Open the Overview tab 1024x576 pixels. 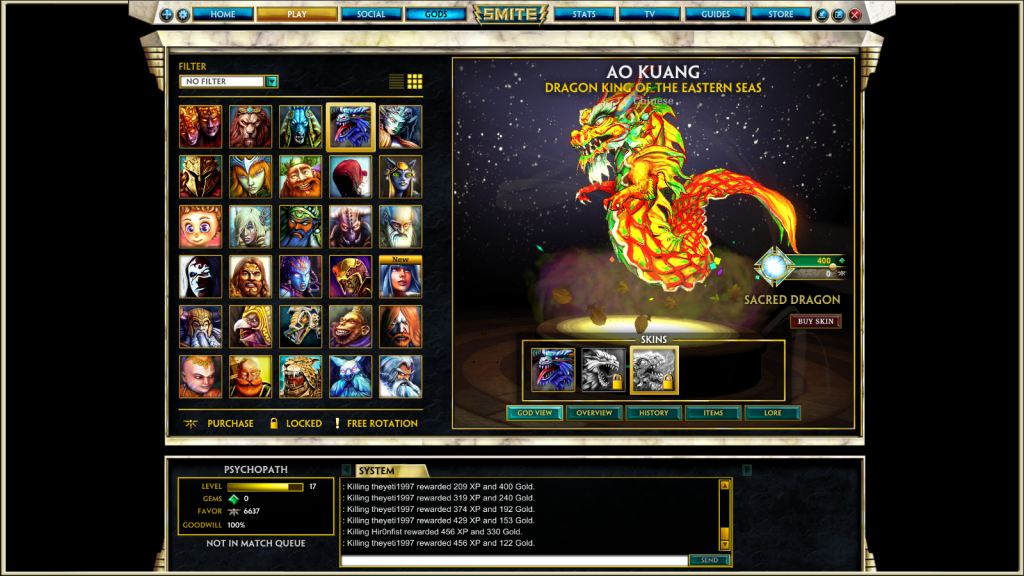tap(594, 412)
